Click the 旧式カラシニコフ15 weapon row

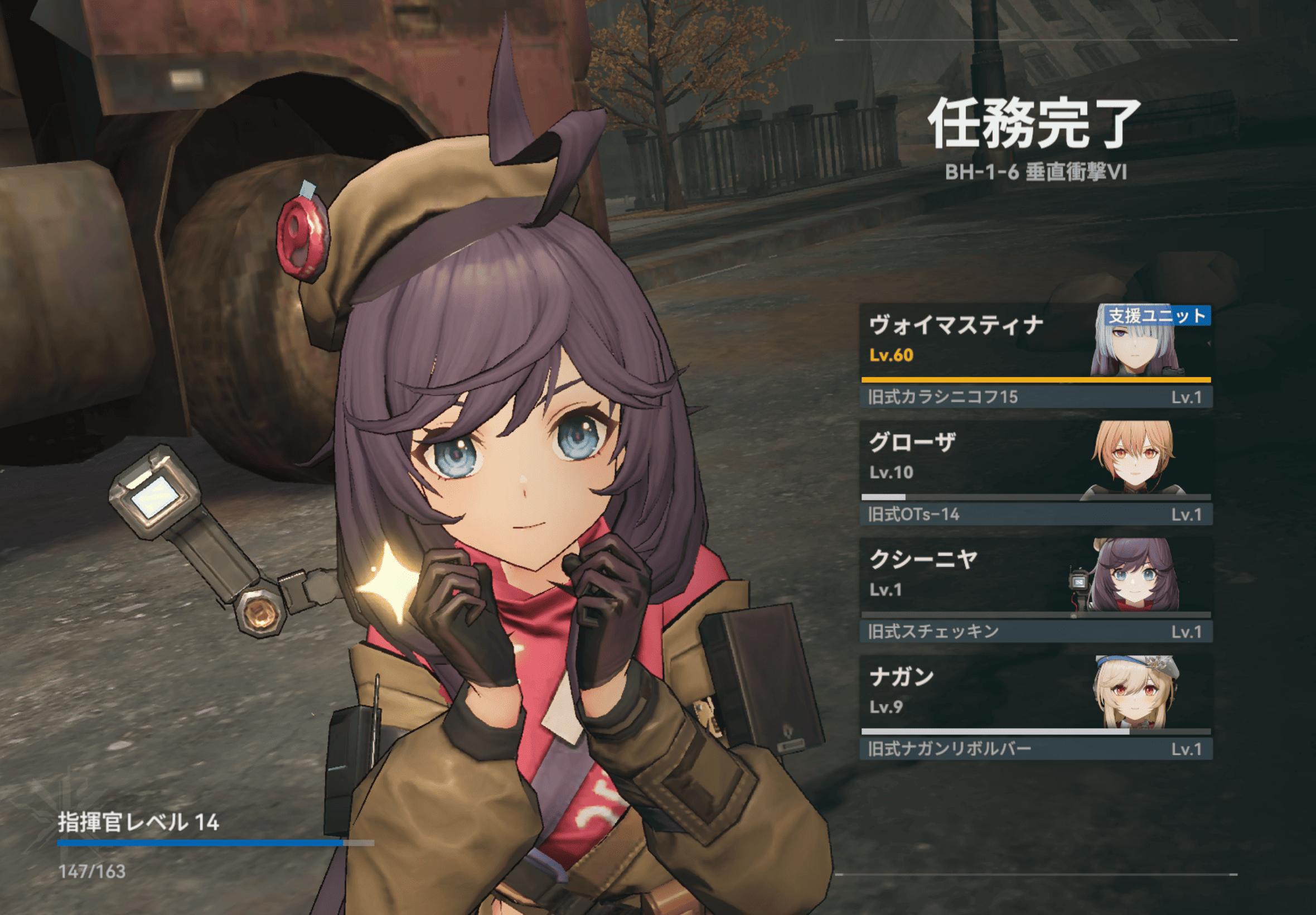pos(1036,397)
